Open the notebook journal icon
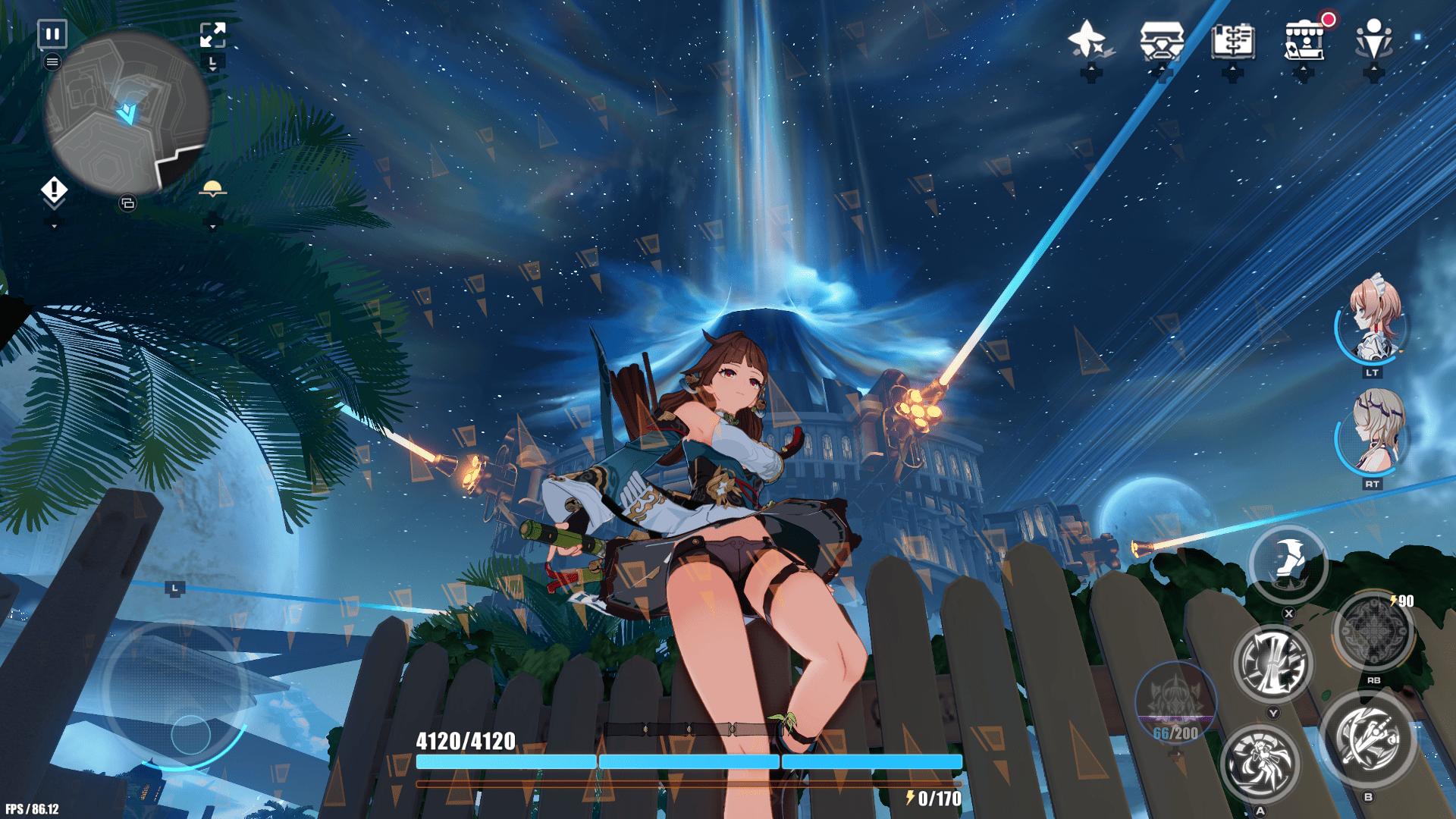The height and width of the screenshot is (819, 1456). (1232, 39)
